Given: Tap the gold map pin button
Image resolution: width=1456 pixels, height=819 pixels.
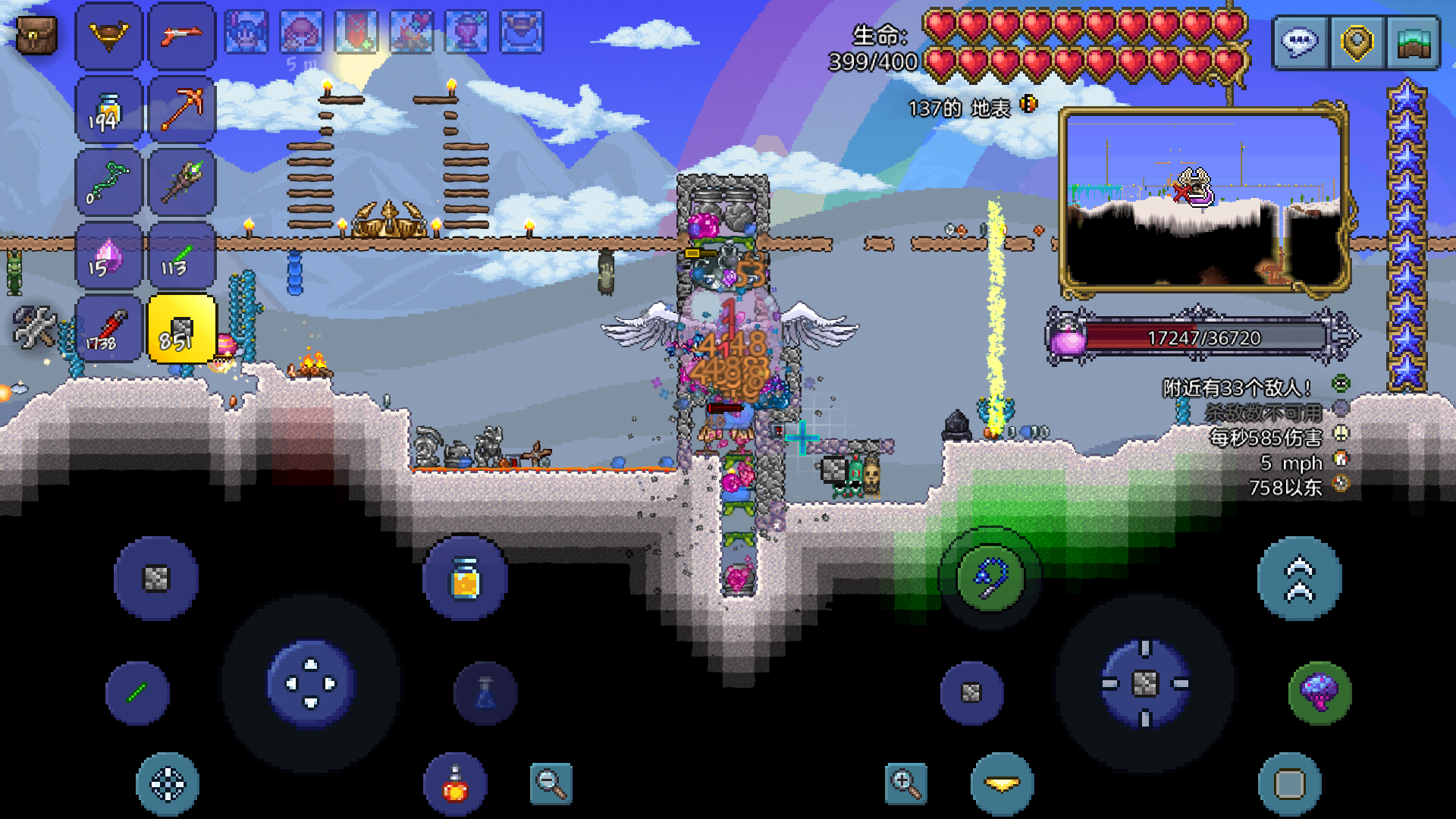Looking at the screenshot, I should pos(1357,42).
